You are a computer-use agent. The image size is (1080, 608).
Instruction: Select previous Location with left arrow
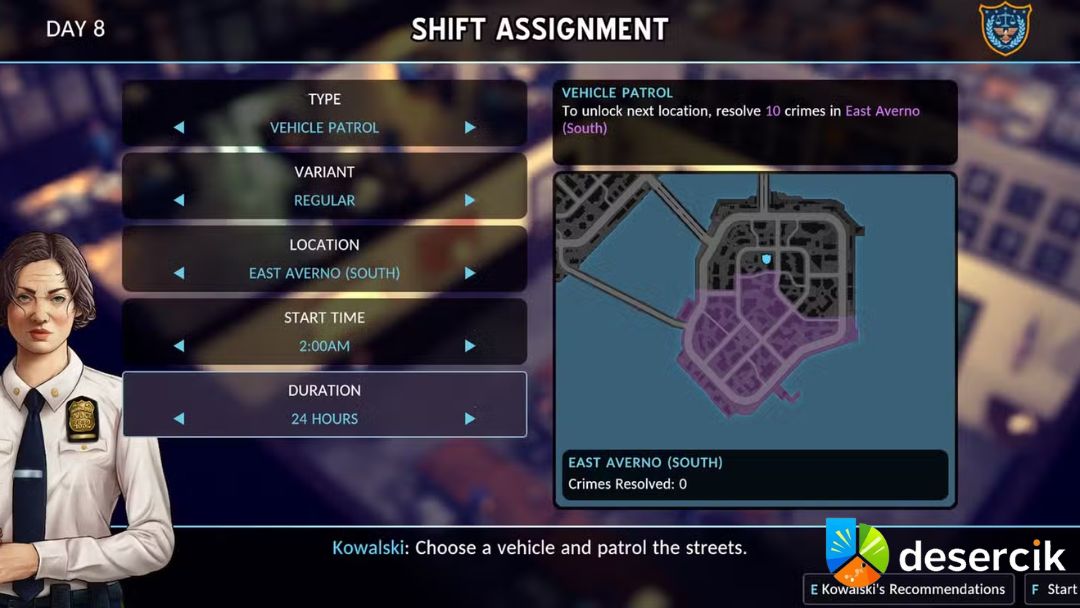click(x=179, y=273)
